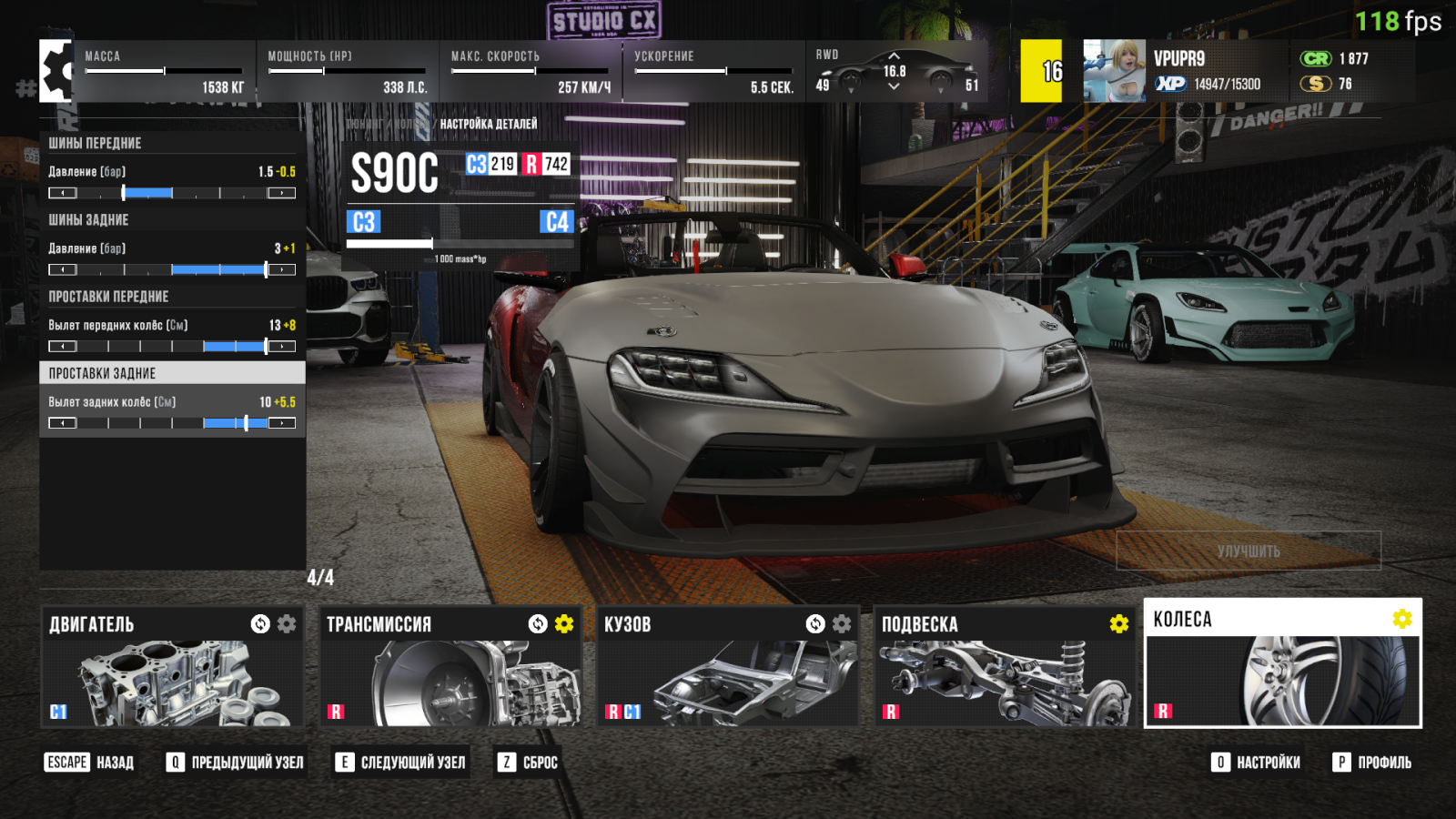Decrease front wheel offset with left arrow
Screen dimensions: 1456x819
(63, 347)
